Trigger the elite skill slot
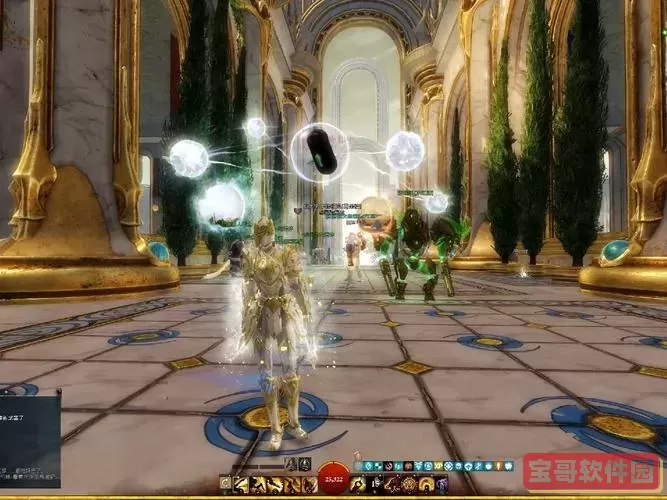The height and width of the screenshot is (500, 667). 441,484
